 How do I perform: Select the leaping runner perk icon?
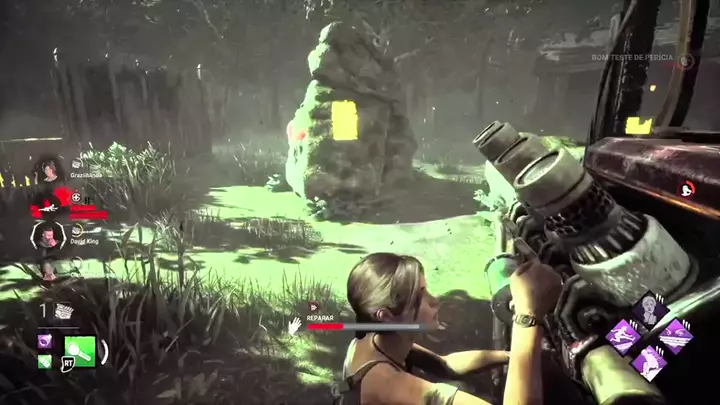pos(624,336)
